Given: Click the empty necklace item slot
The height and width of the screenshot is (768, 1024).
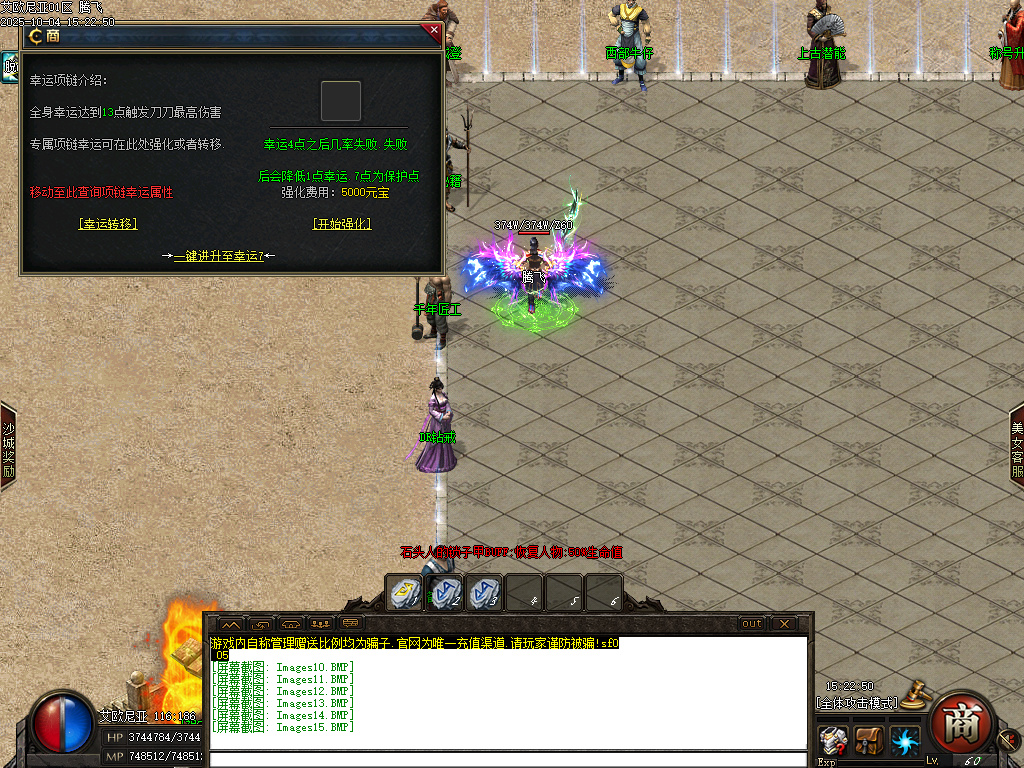Looking at the screenshot, I should tap(340, 101).
